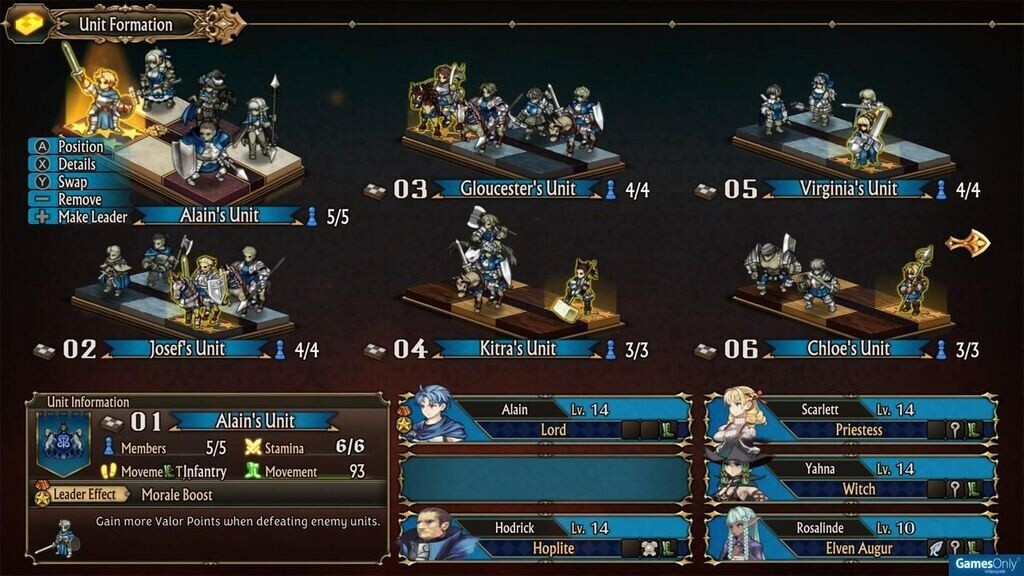The width and height of the screenshot is (1024, 576).
Task: Choose Scarlett the Priestess row
Action: pos(851,419)
